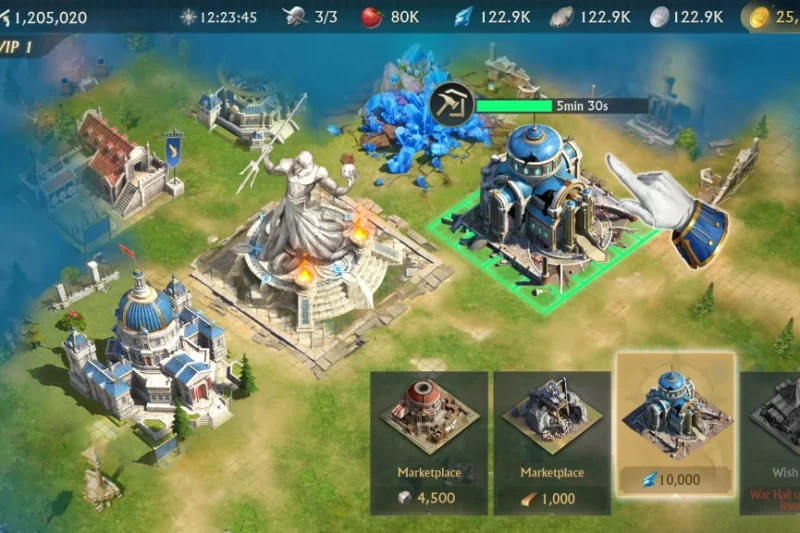800x533 pixels.
Task: Choose the Marketplace card costing 1,000
Action: (x=553, y=442)
